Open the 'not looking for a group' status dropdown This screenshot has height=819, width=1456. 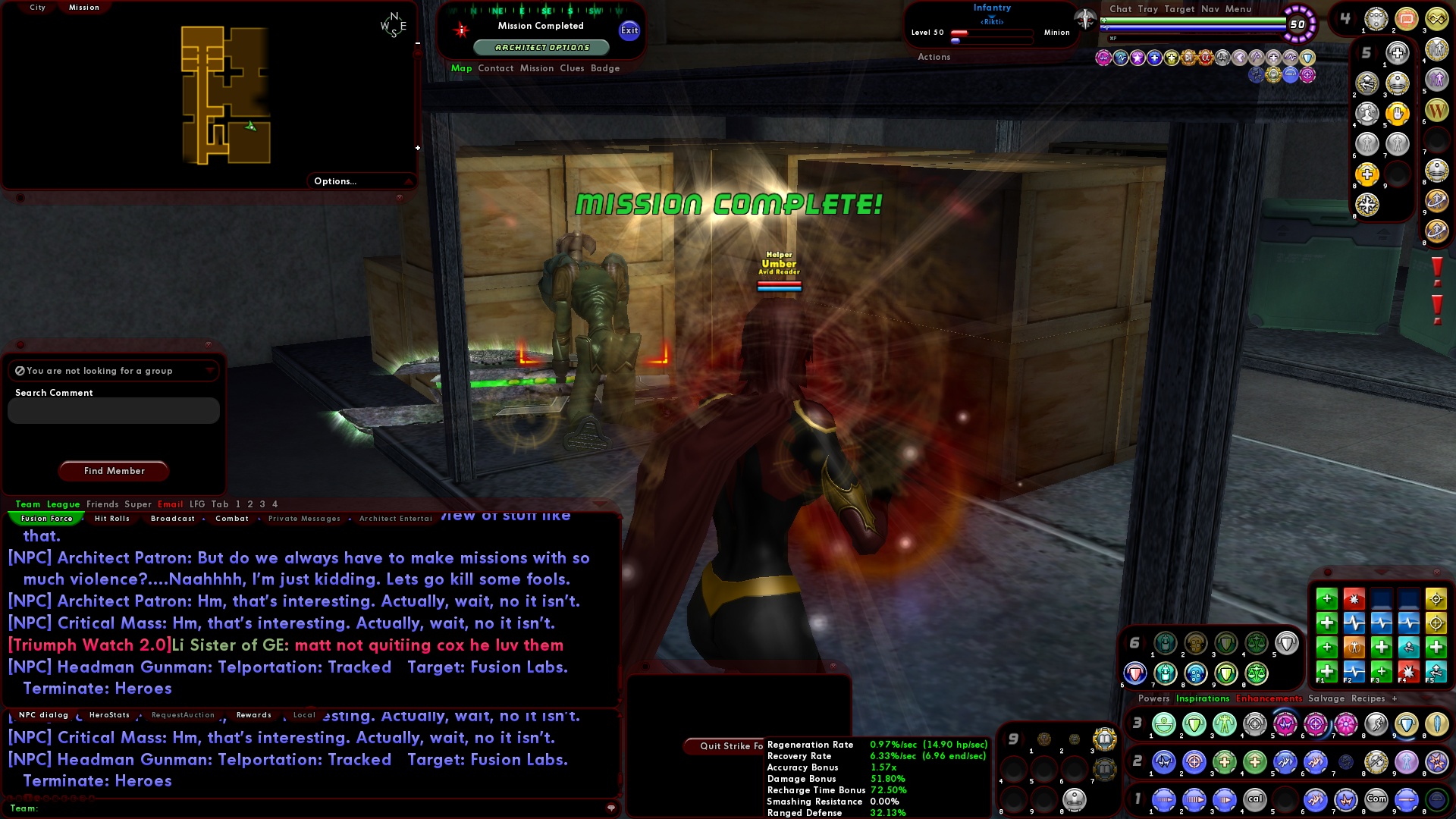211,371
